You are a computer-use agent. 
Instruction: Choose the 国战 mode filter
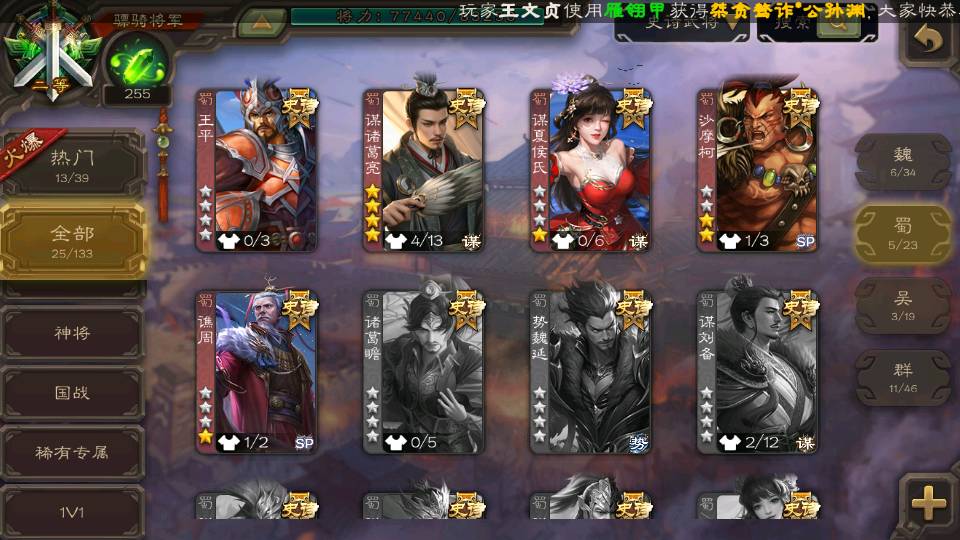click(x=72, y=392)
